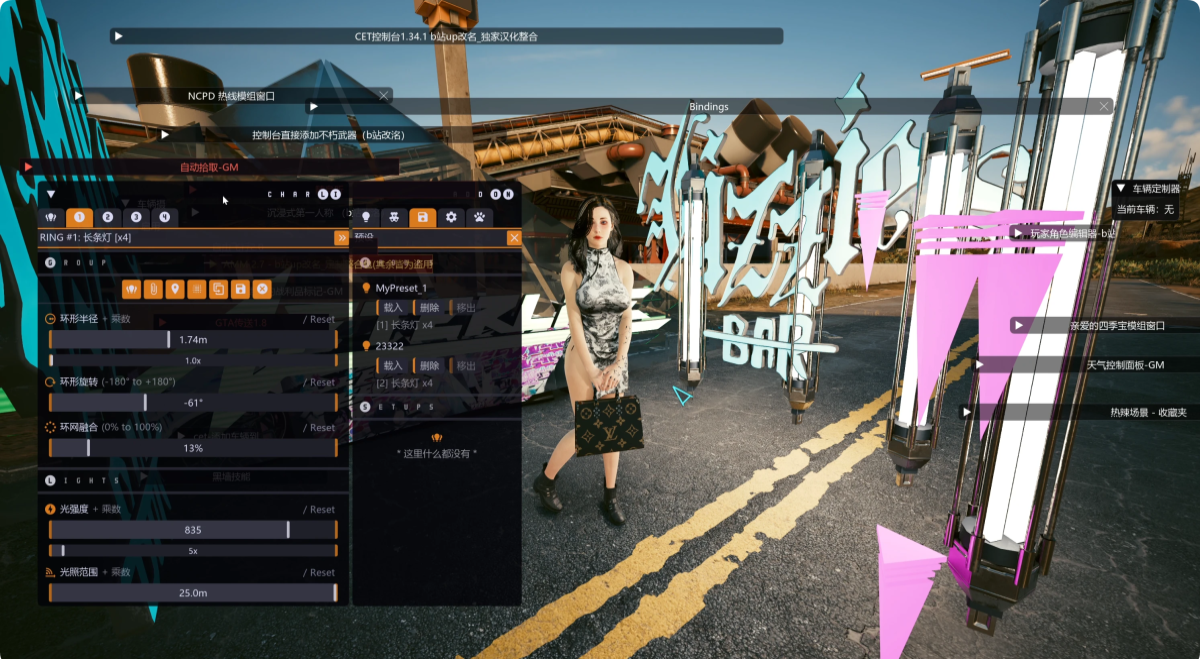1200x659 pixels.
Task: Open ring tab number 4
Action: (164, 217)
